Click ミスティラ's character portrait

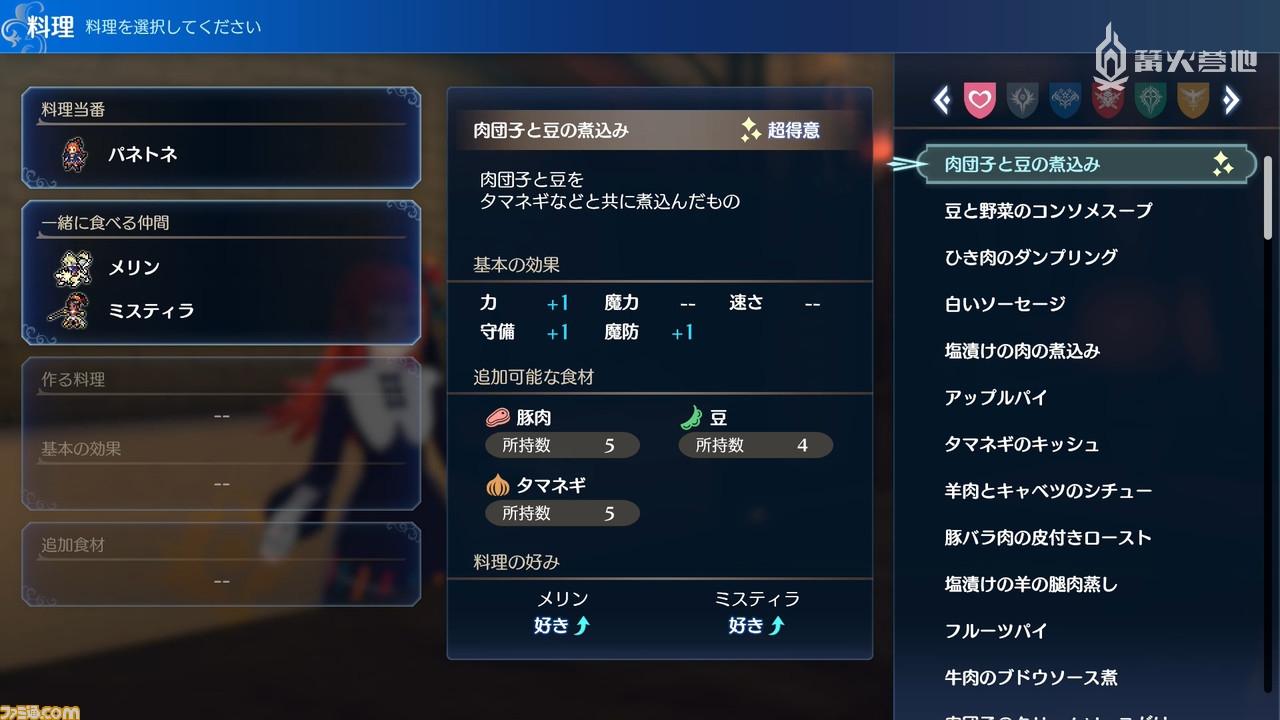pyautogui.click(x=71, y=310)
